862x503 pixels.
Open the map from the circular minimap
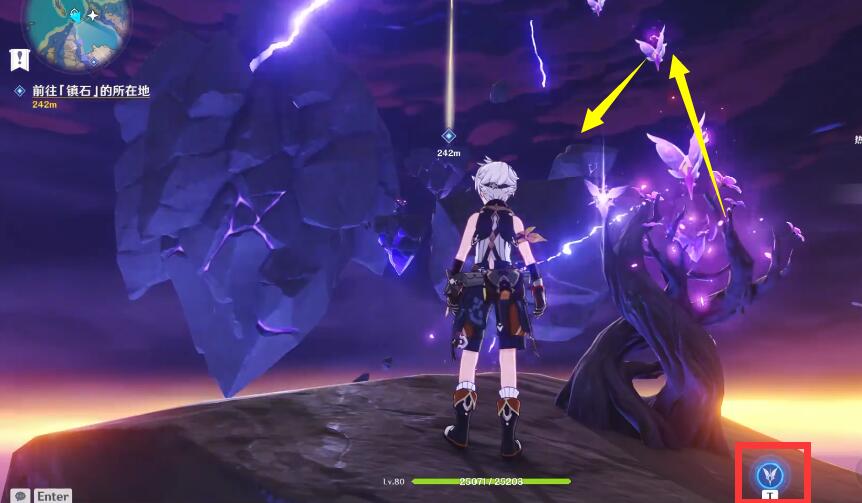(77, 27)
